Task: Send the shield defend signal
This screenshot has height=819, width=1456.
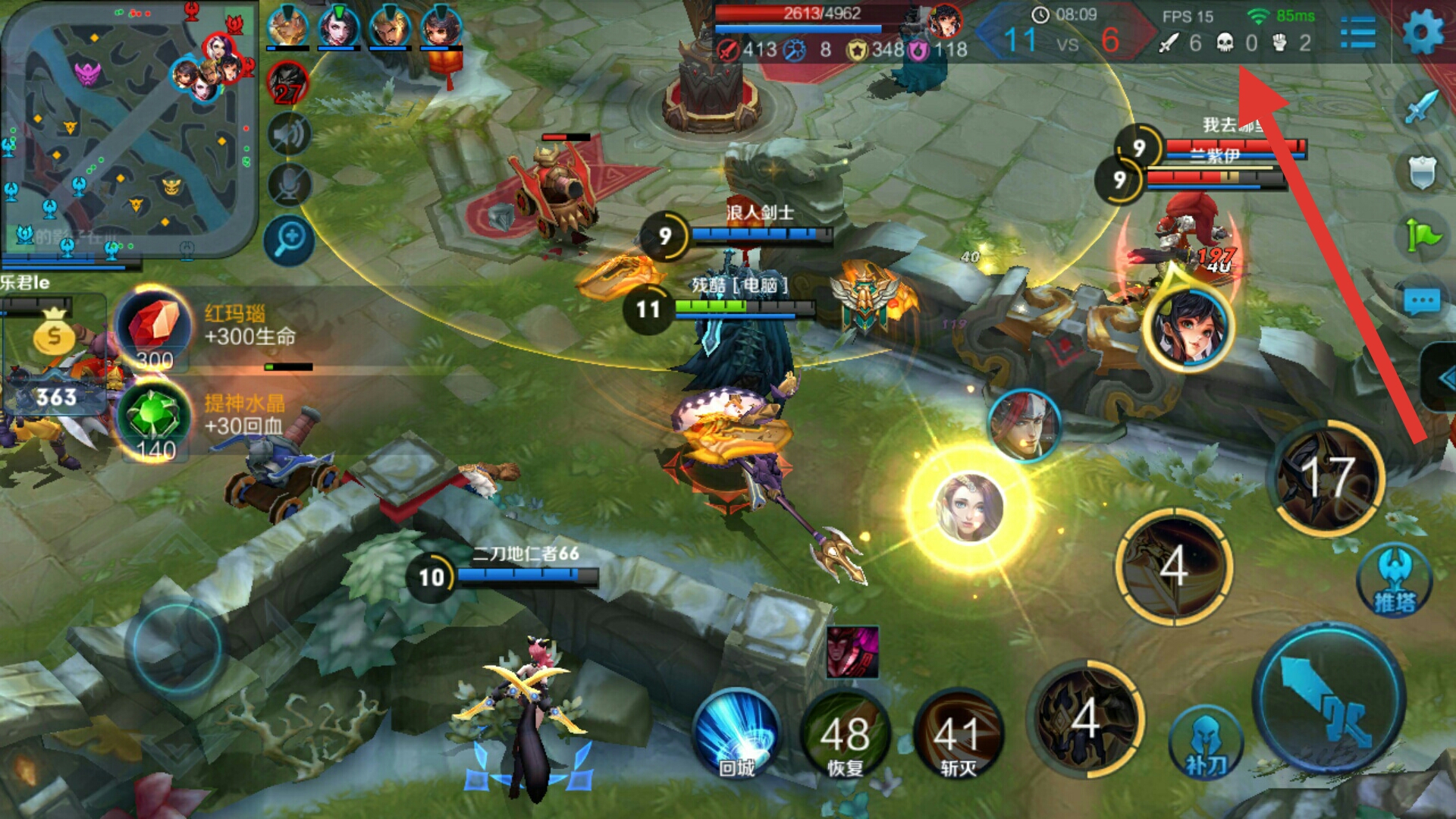Action: pyautogui.click(x=1421, y=172)
